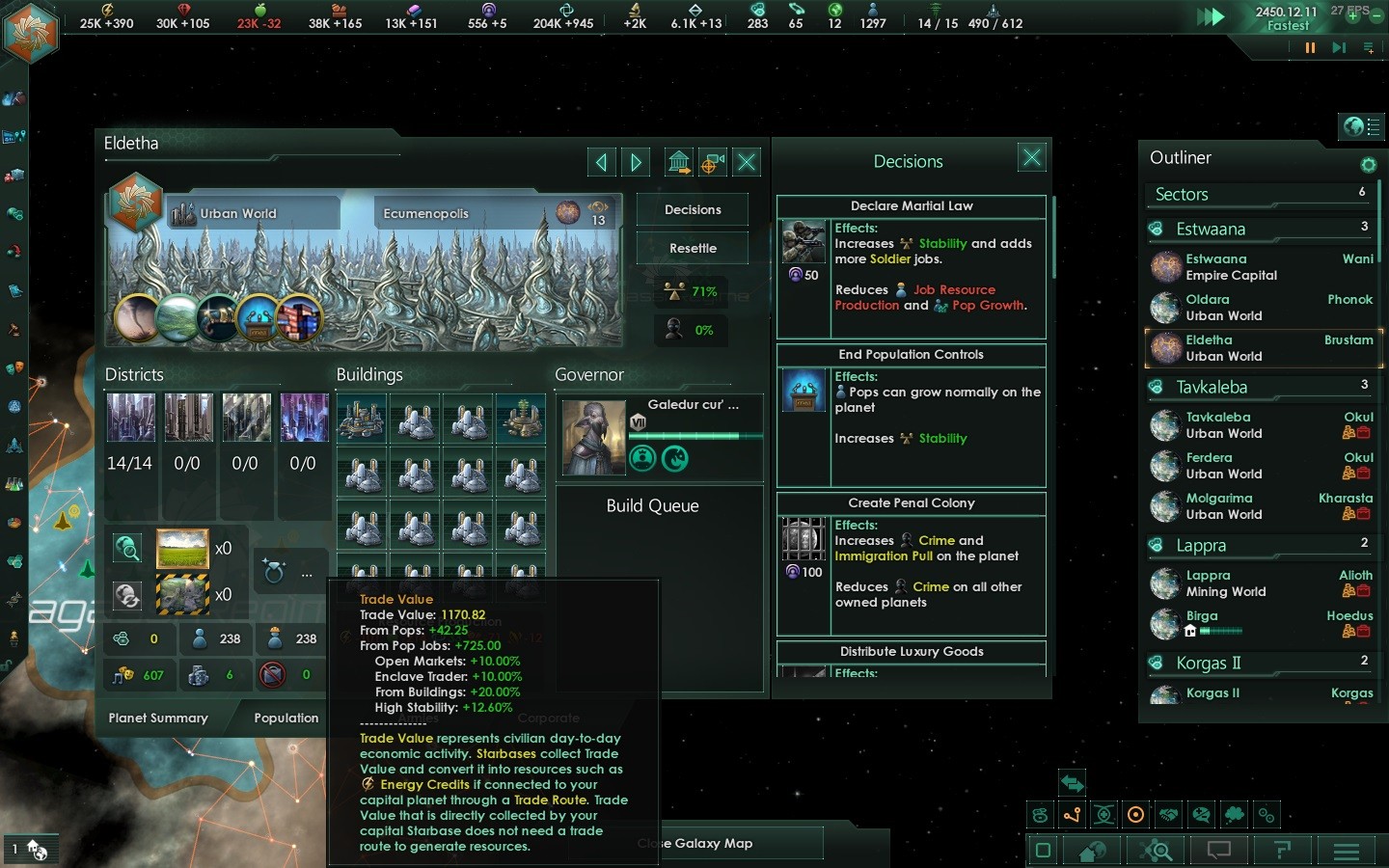Select Ferdera Urban World in the outliner
1389x868 pixels.
1262,466
